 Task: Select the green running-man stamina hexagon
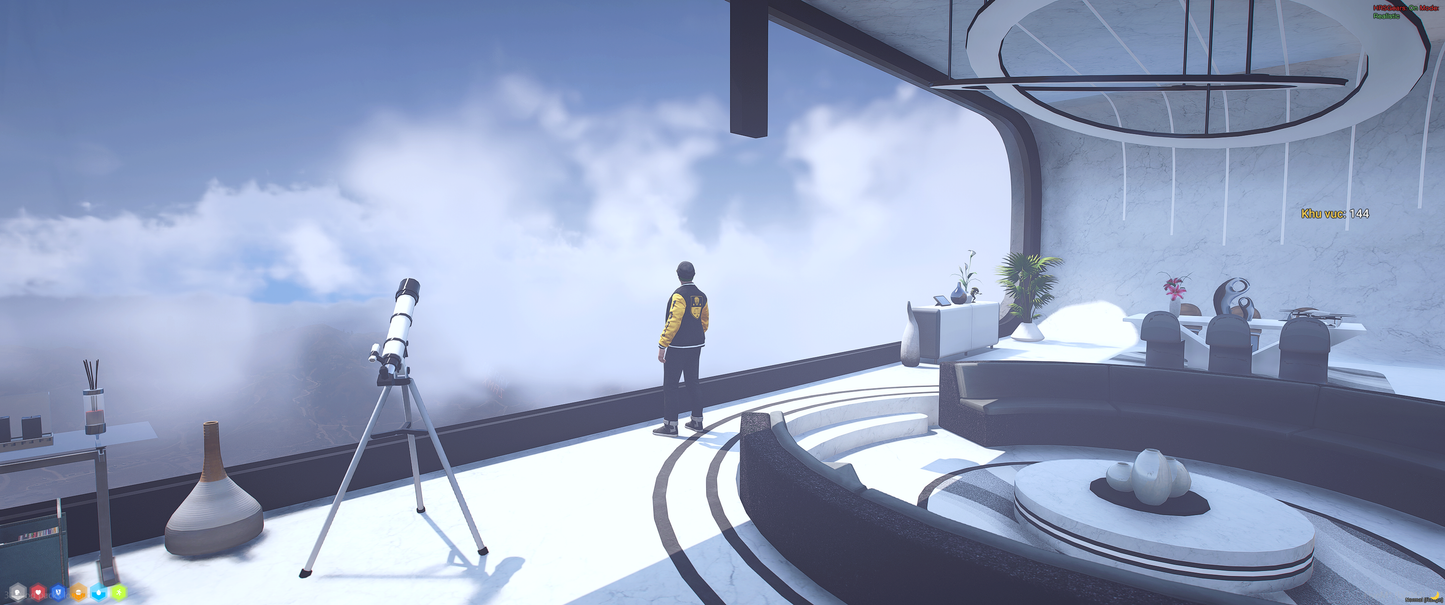pos(118,592)
